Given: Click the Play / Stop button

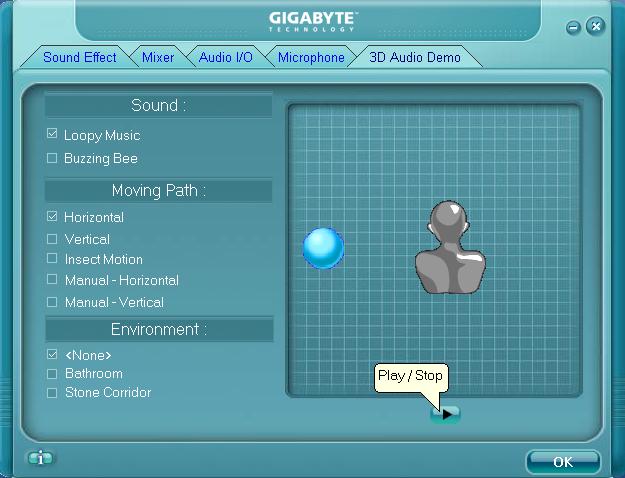Looking at the screenshot, I should [x=446, y=413].
